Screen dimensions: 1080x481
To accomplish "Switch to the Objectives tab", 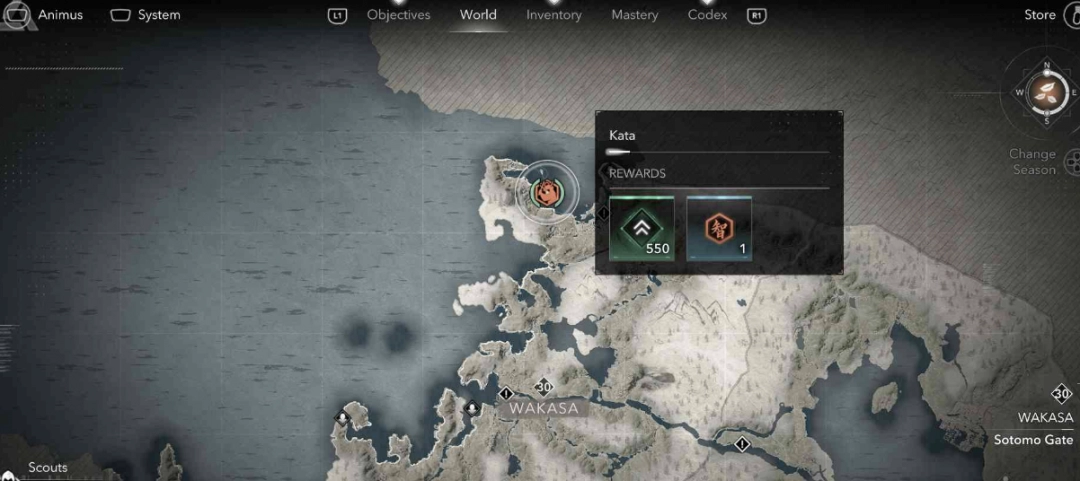I will (x=398, y=15).
